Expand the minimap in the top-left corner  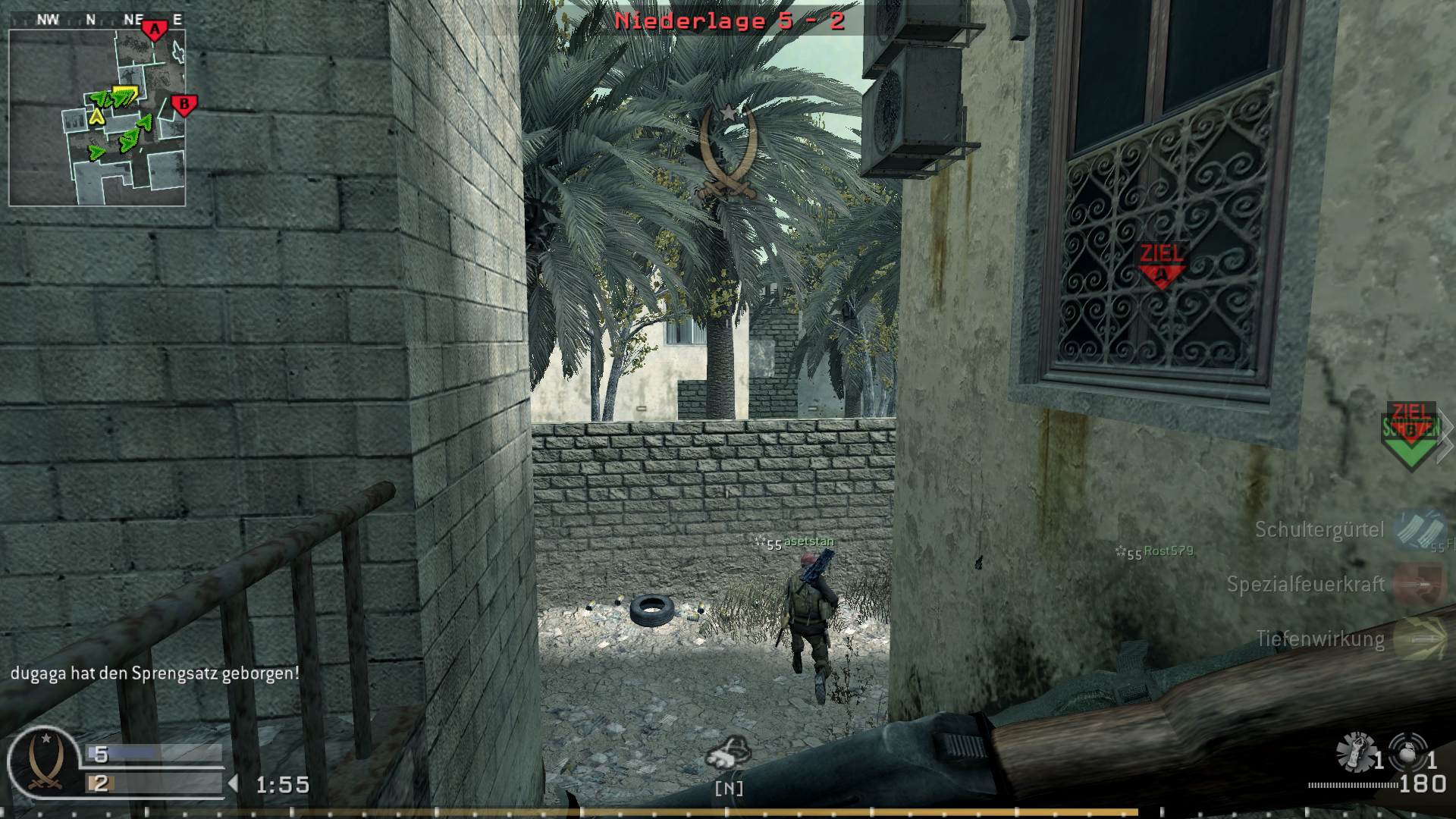click(x=97, y=114)
